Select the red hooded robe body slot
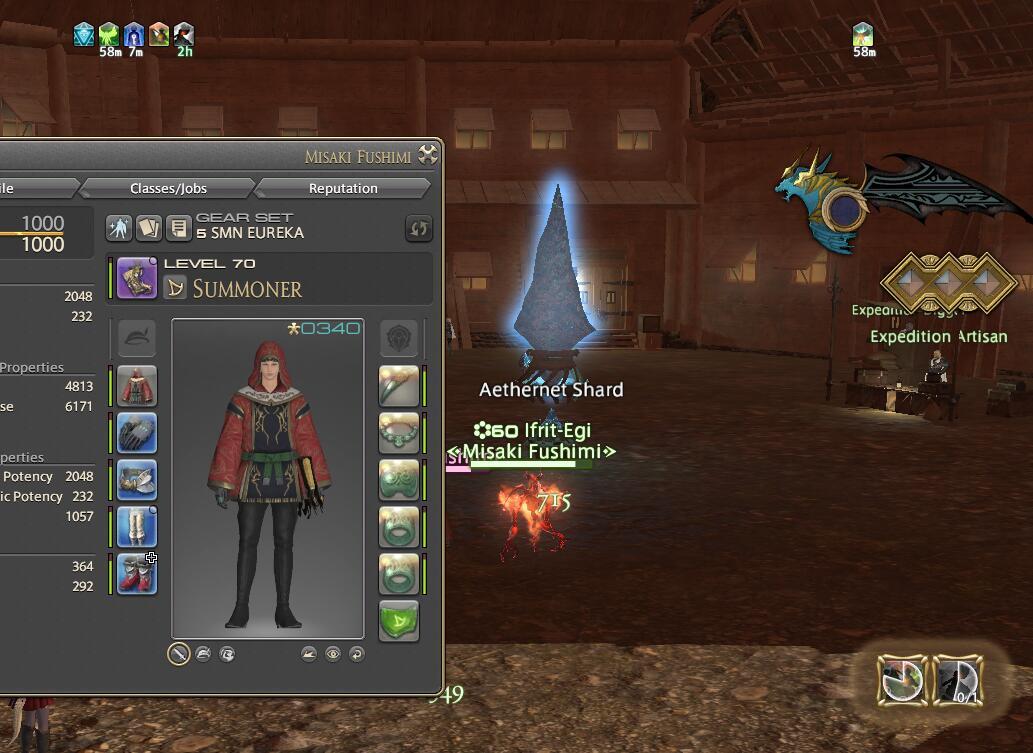 [137, 386]
